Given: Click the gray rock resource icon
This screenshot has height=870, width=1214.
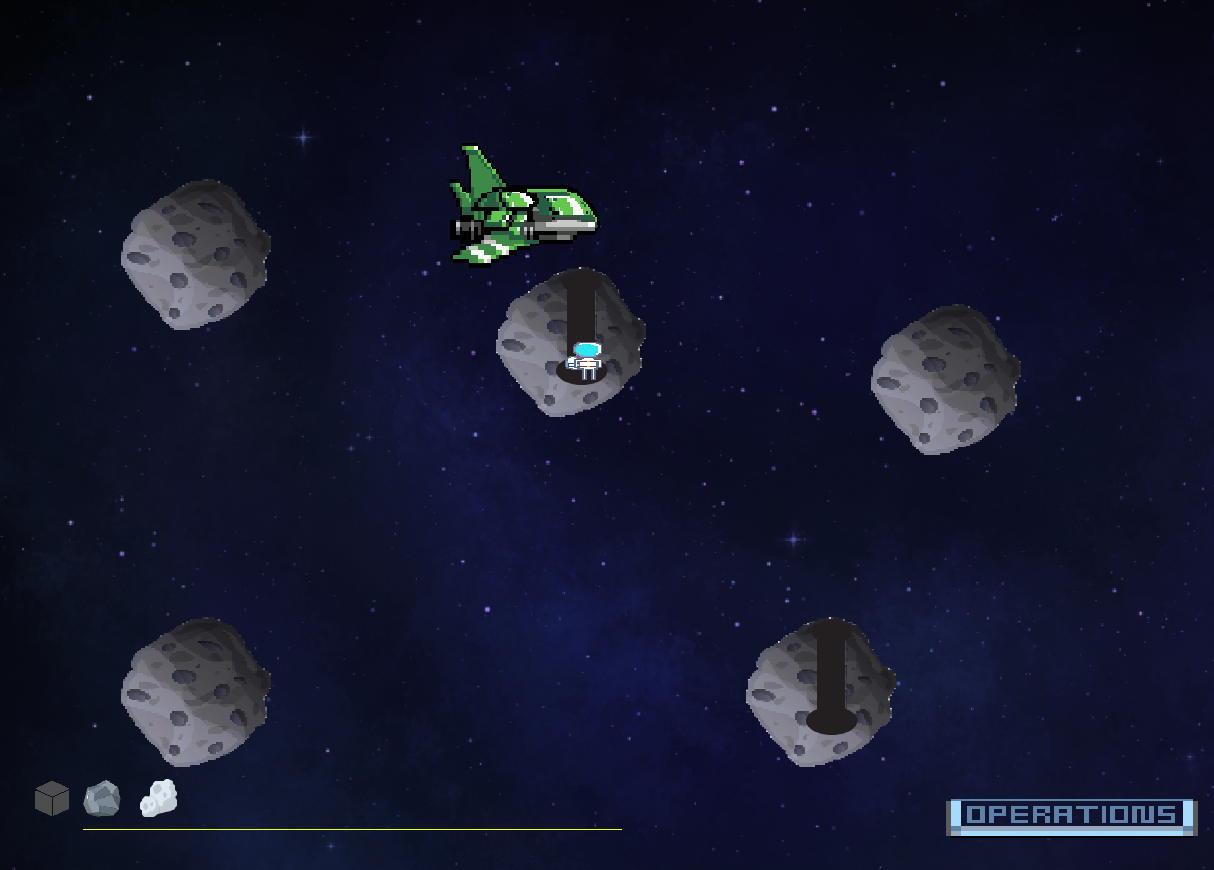Looking at the screenshot, I should (x=102, y=798).
